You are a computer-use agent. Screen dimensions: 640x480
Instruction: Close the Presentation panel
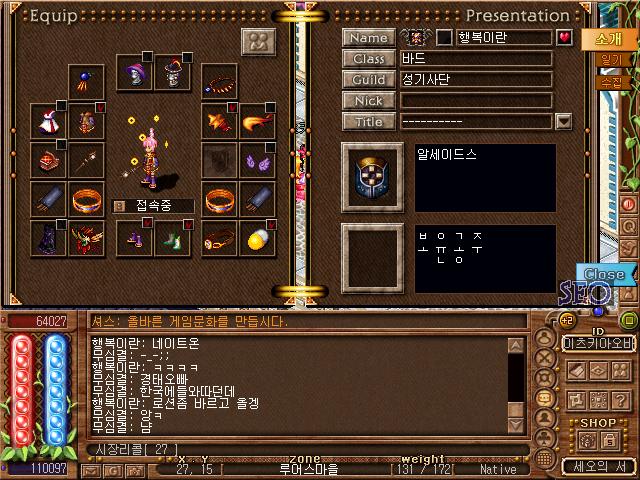coord(604,273)
